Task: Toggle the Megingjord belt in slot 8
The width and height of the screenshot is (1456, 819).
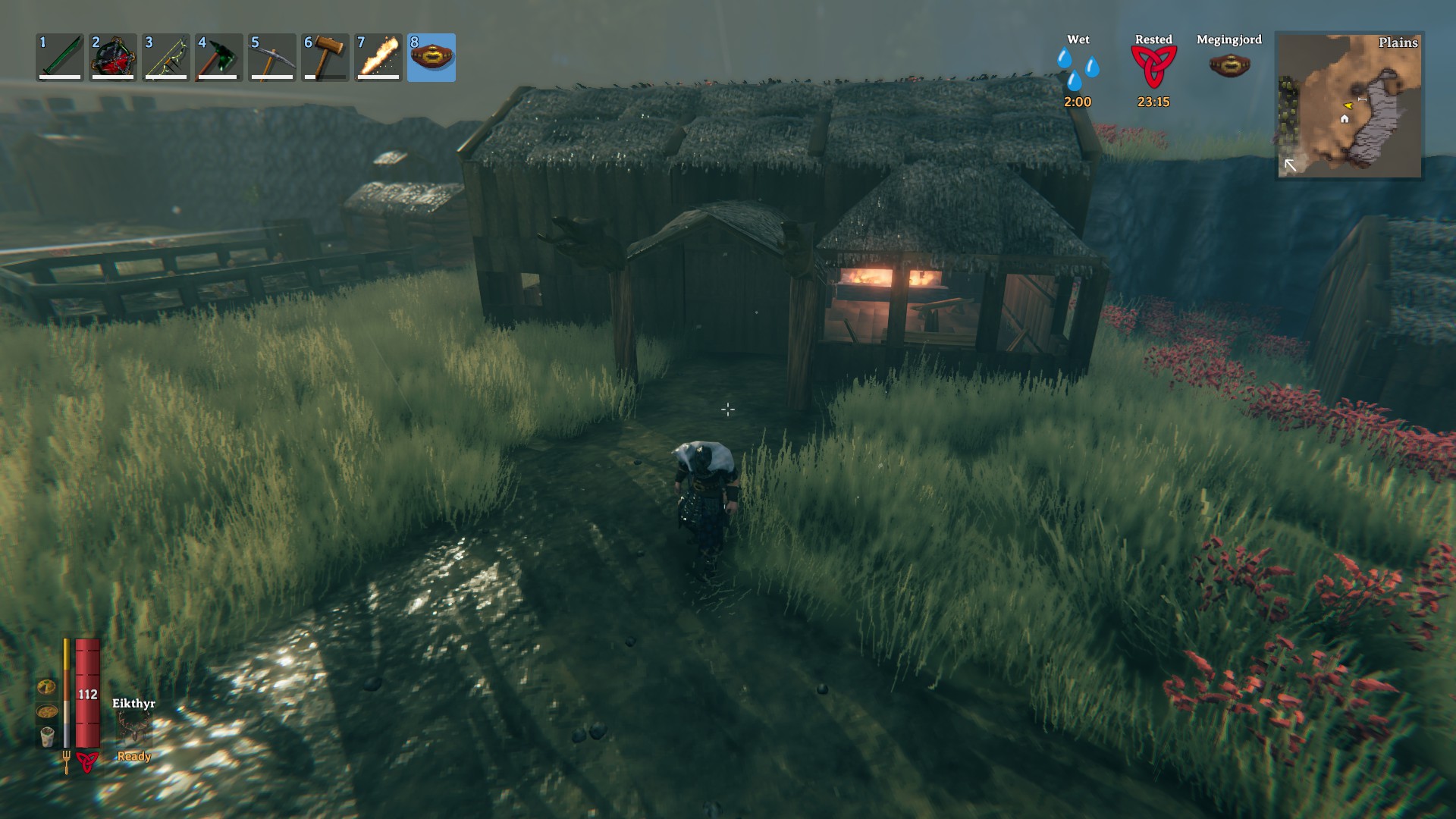Action: [431, 57]
